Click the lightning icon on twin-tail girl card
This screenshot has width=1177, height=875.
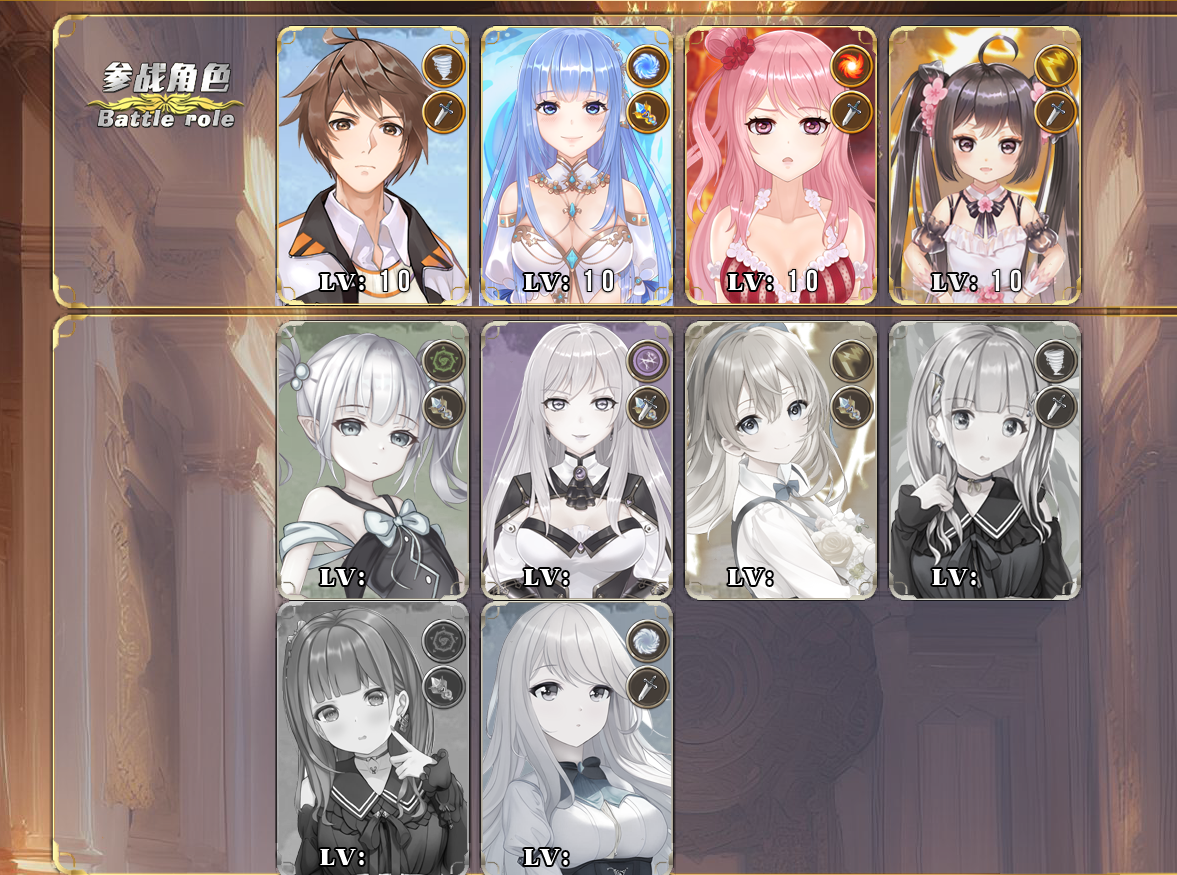pos(1055,66)
